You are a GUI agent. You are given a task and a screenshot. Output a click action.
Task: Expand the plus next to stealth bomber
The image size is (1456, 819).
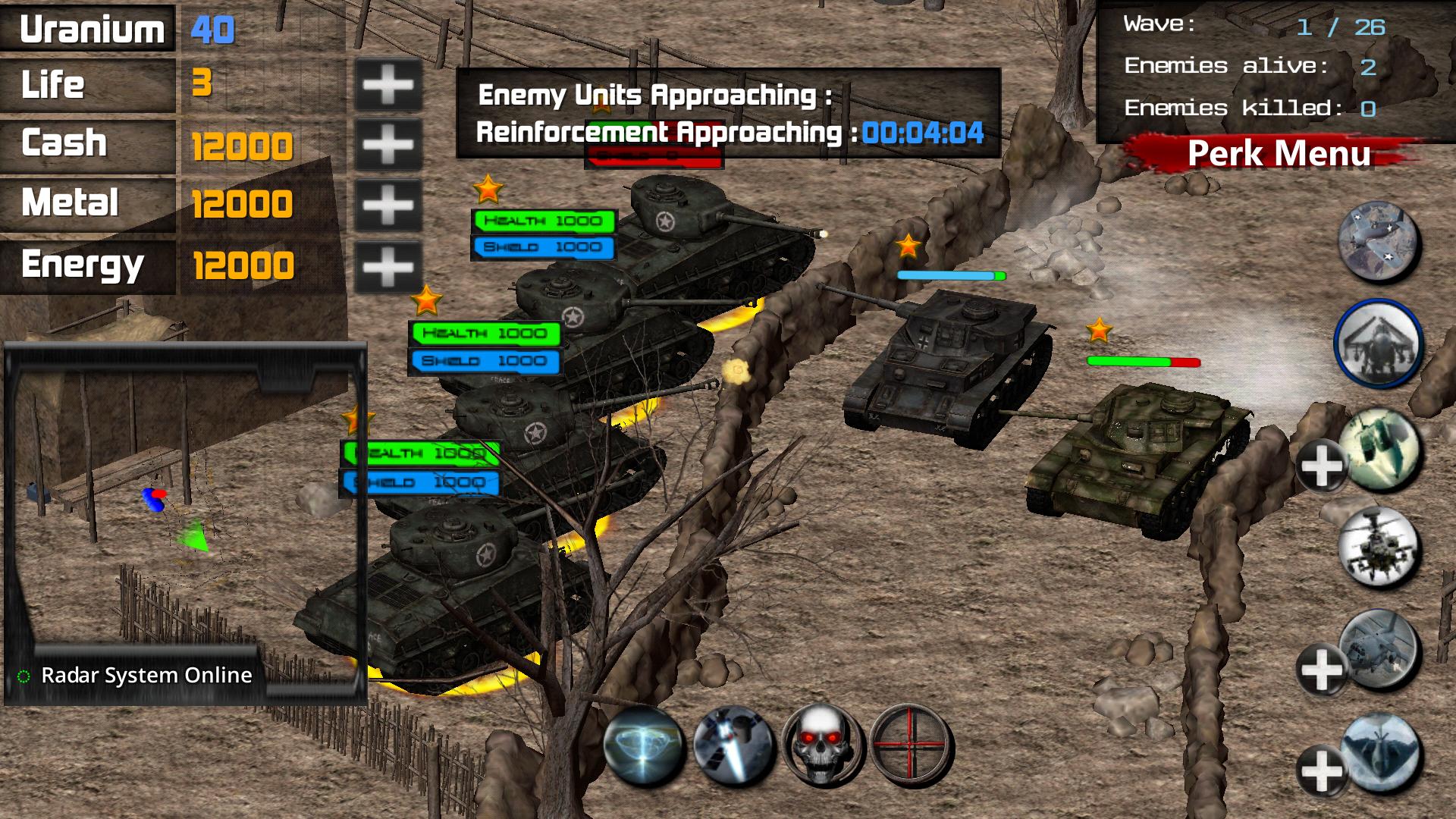pyautogui.click(x=1321, y=770)
